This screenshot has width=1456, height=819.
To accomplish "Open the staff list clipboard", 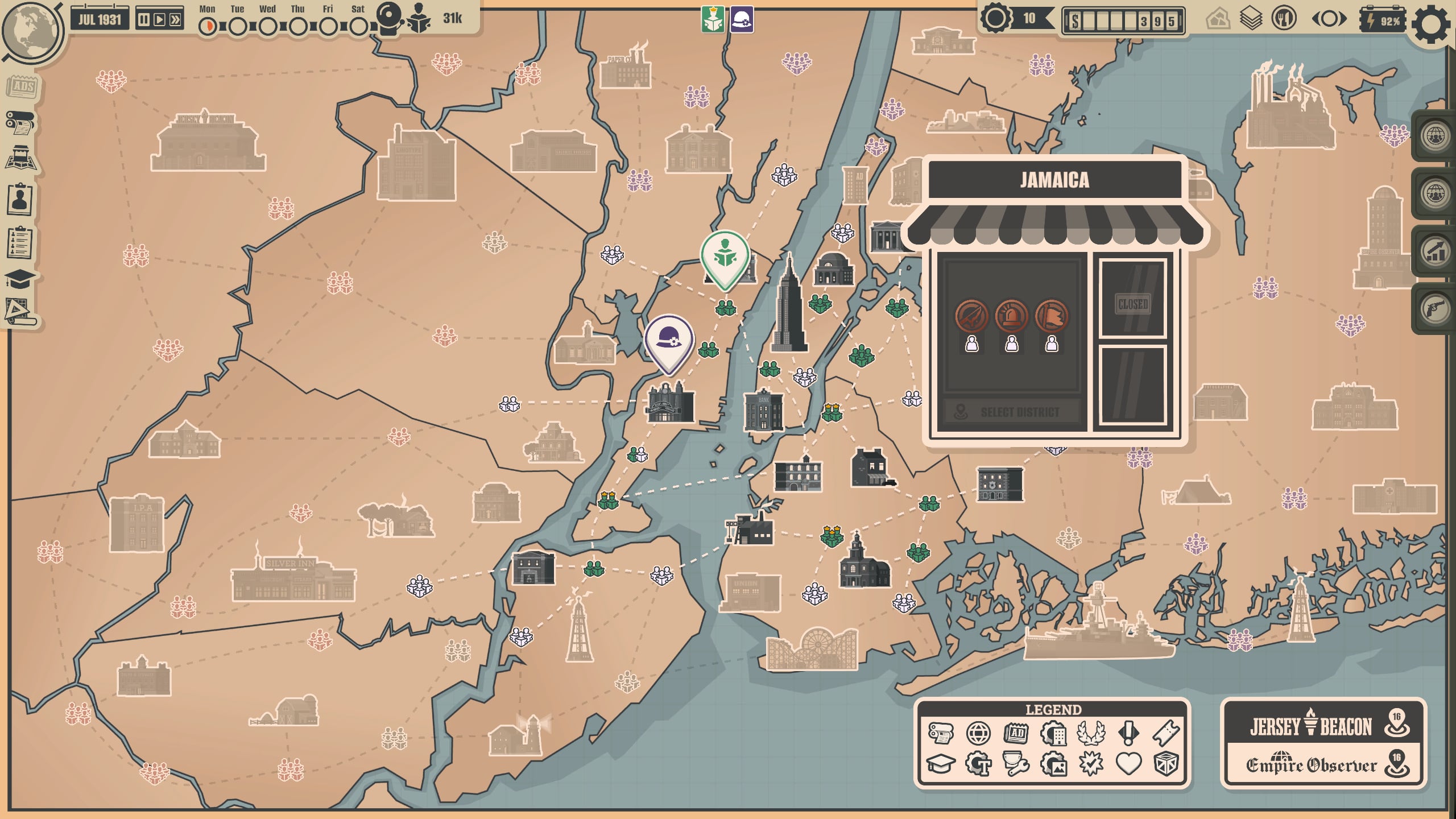I will [x=20, y=243].
